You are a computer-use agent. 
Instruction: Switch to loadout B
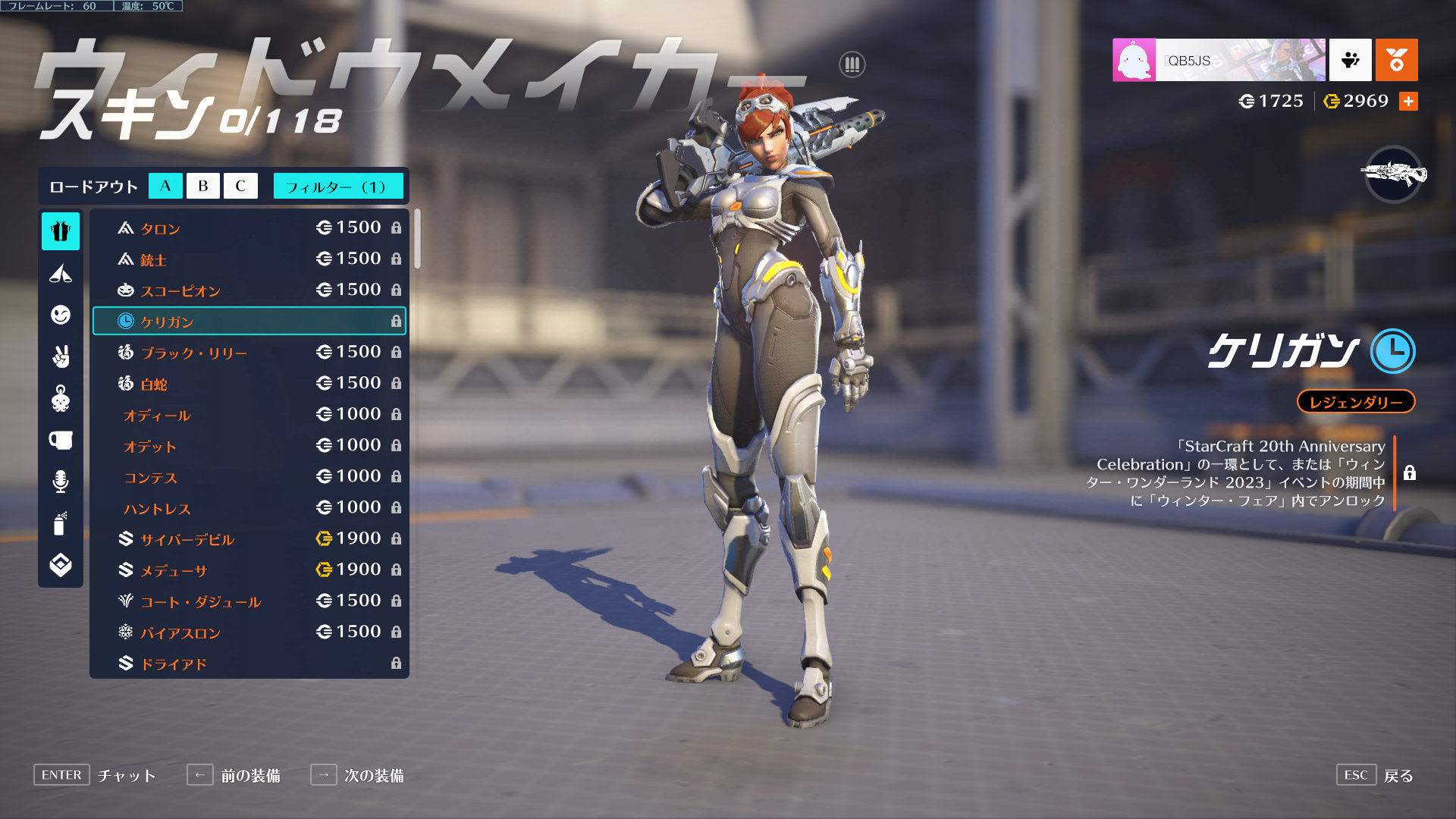pos(202,186)
